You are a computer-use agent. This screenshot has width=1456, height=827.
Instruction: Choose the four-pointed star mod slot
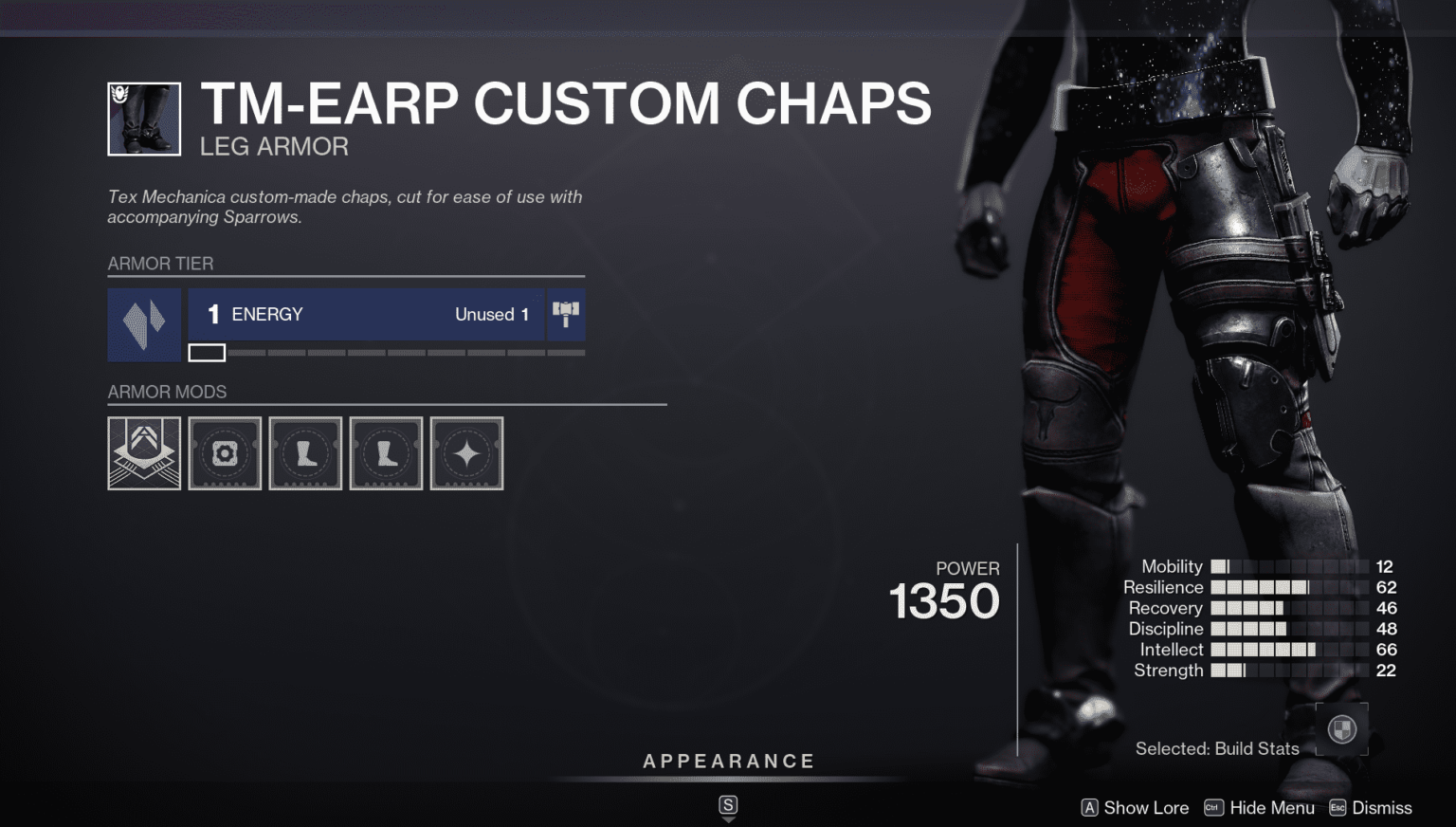point(466,453)
